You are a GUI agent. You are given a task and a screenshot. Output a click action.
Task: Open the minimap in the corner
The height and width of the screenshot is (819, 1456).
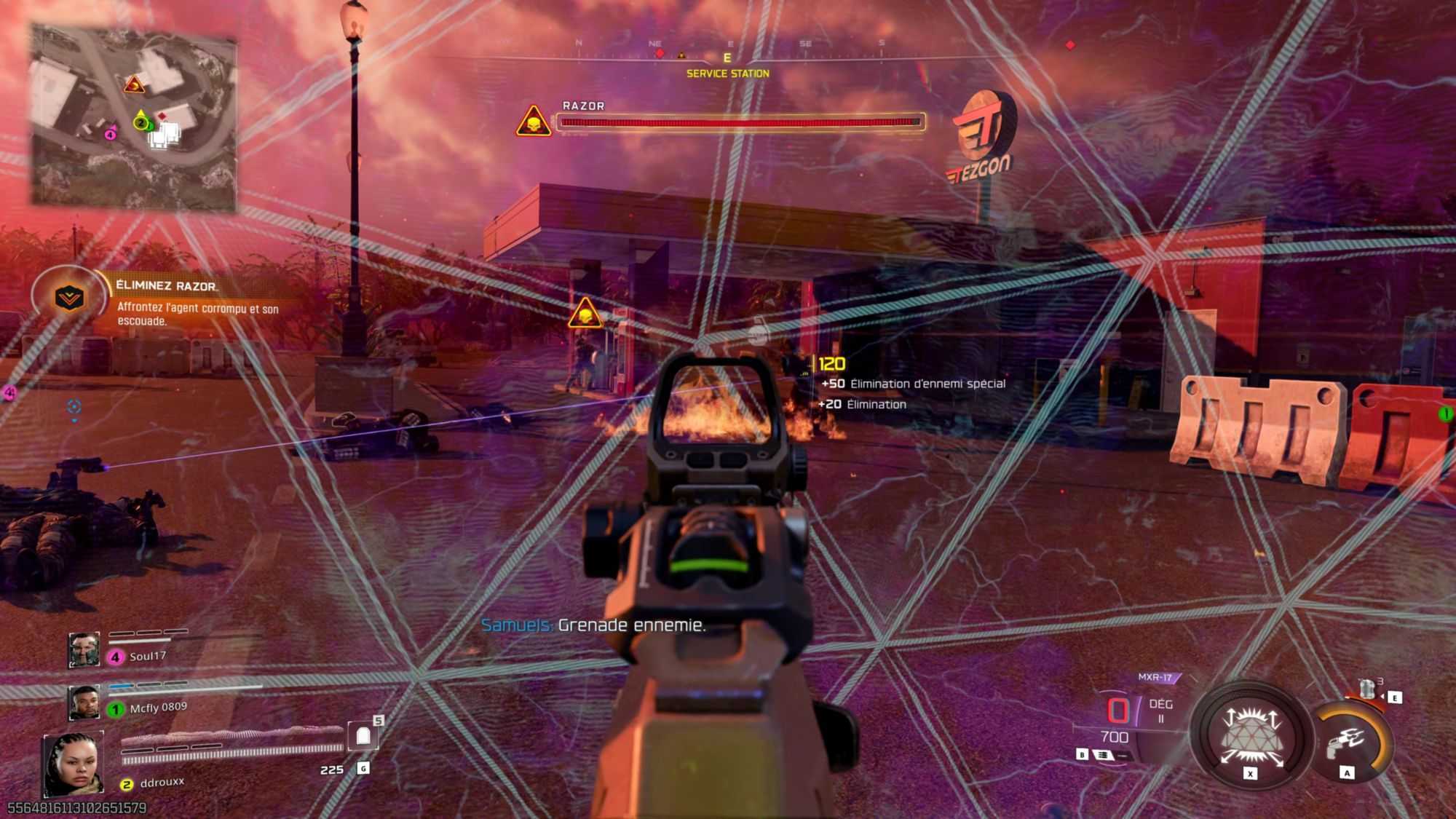point(133,118)
